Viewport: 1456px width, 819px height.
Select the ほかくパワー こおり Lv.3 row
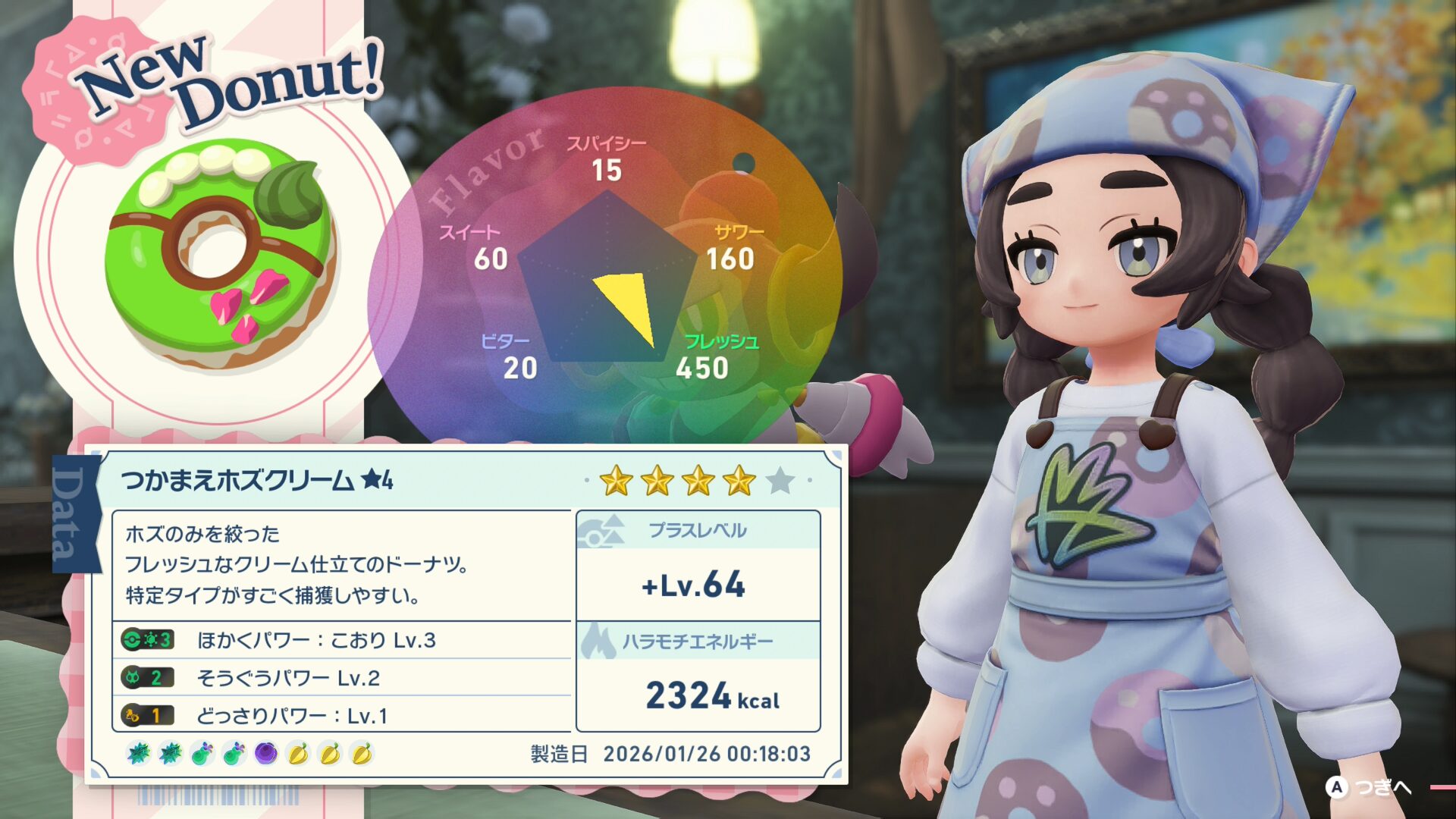[x=341, y=640]
